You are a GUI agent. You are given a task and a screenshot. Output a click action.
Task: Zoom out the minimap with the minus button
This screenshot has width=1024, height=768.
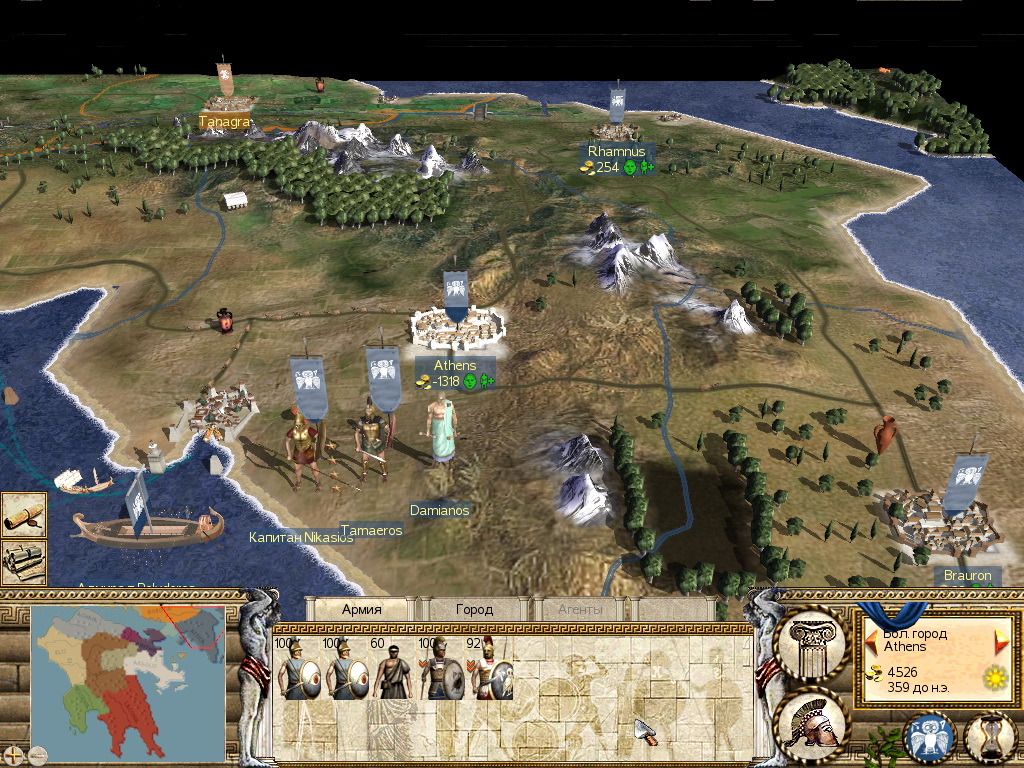(x=38, y=754)
